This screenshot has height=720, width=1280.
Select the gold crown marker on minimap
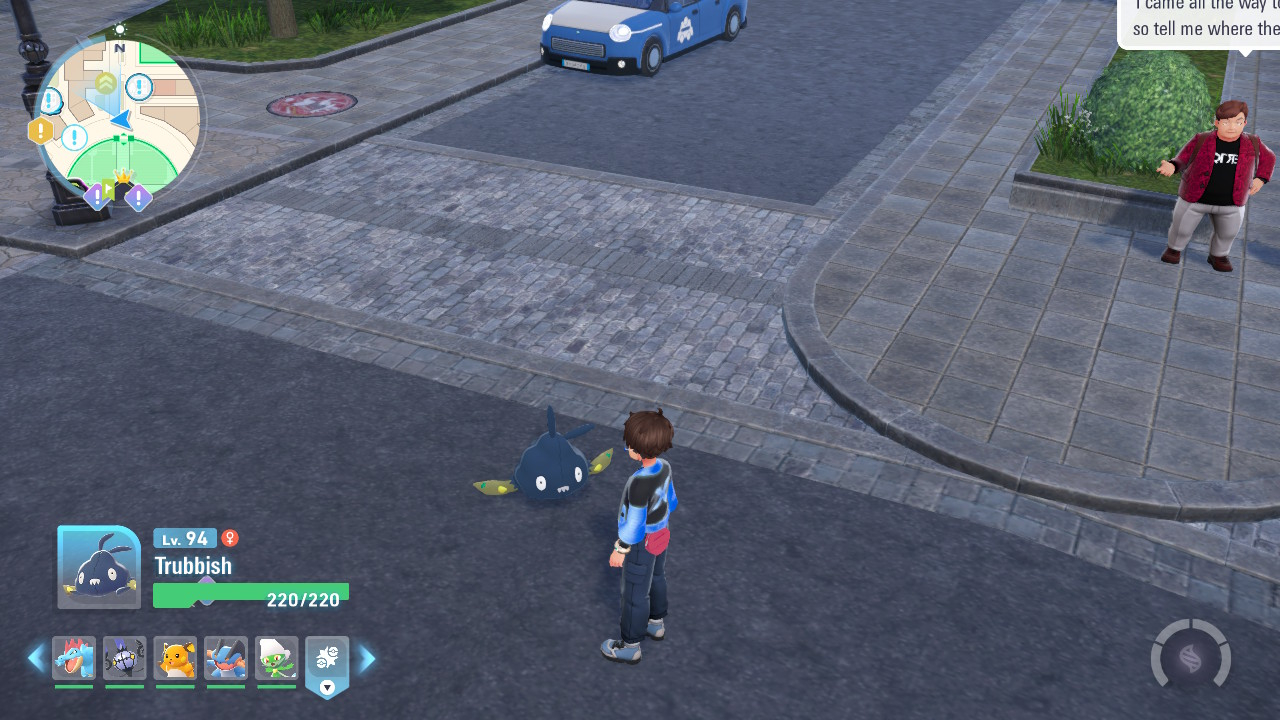click(x=124, y=178)
